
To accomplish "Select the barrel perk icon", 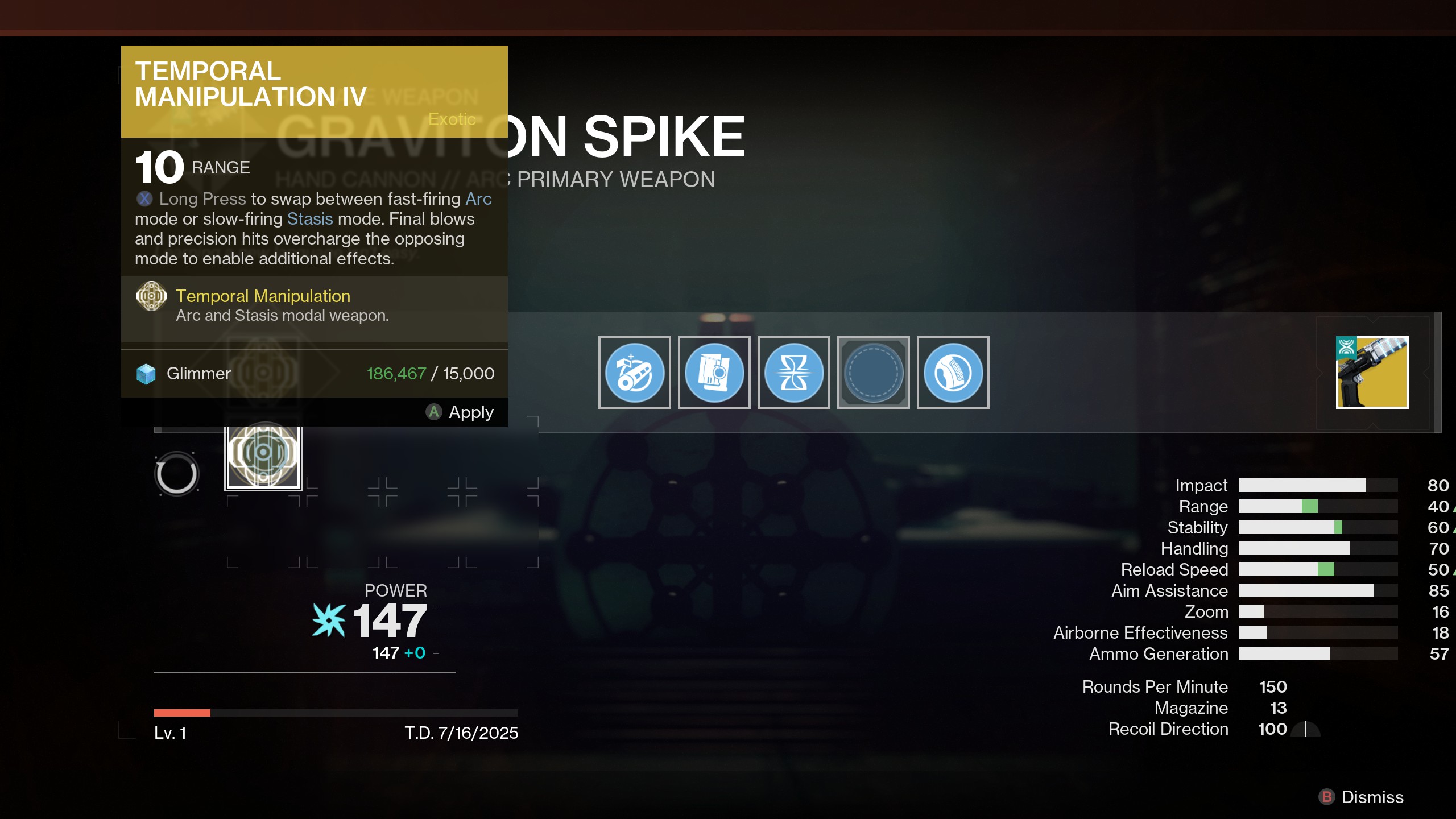I will [x=634, y=373].
